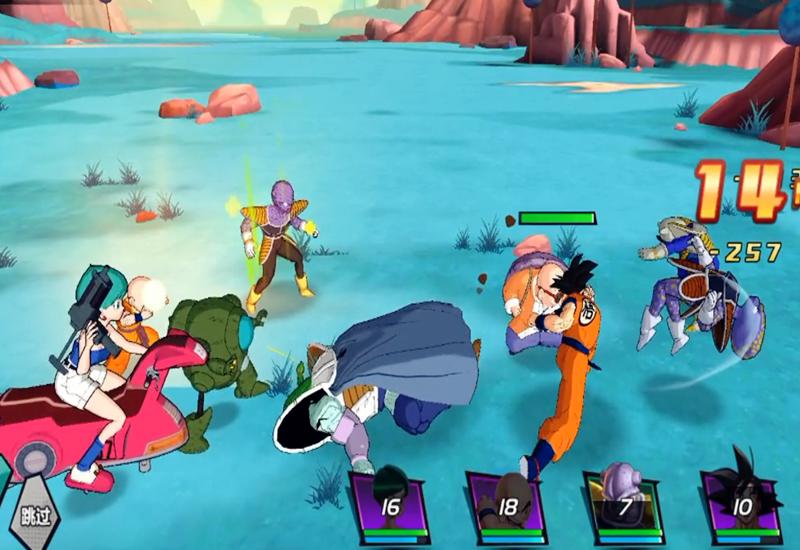Select the spiky-haired Goku portrait numbered 10
This screenshot has width=800, height=550.
coord(740,503)
